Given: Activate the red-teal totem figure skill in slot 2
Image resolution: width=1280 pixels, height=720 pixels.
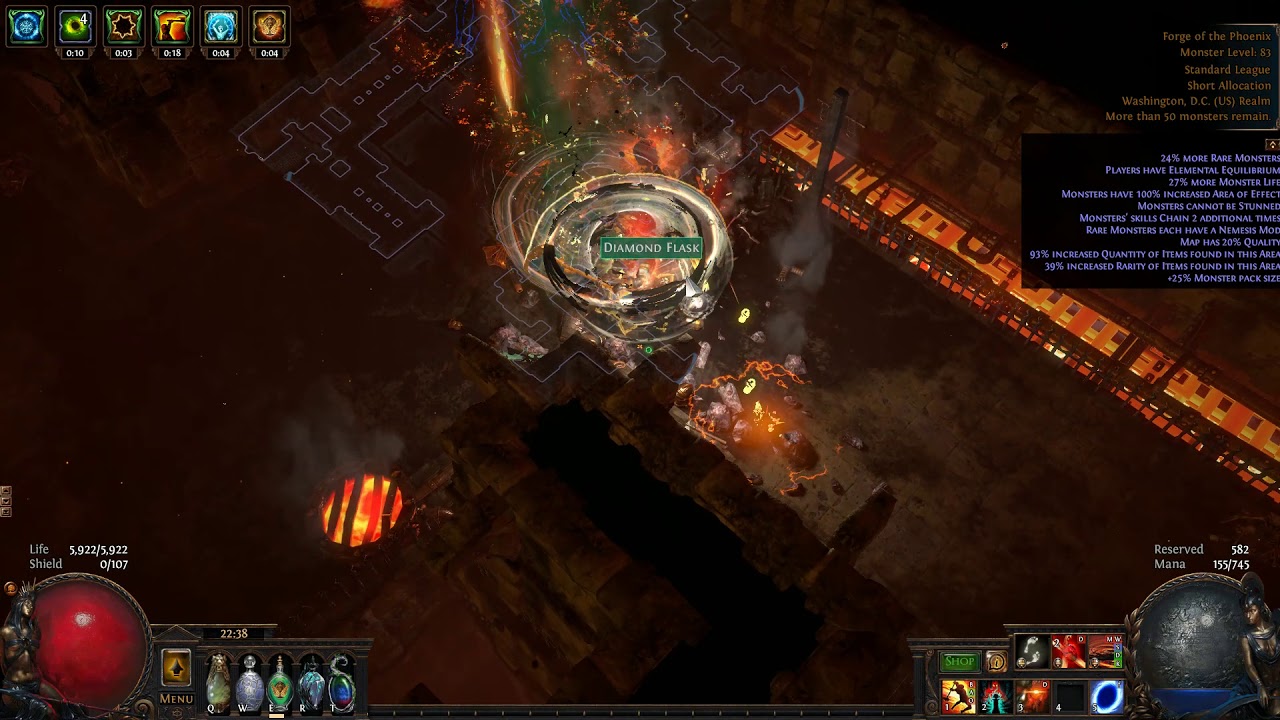Looking at the screenshot, I should (x=995, y=696).
